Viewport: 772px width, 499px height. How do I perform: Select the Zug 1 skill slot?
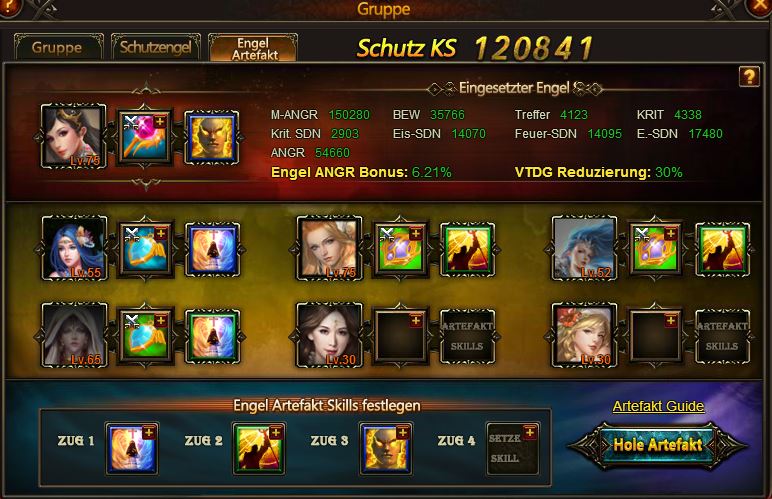click(132, 447)
